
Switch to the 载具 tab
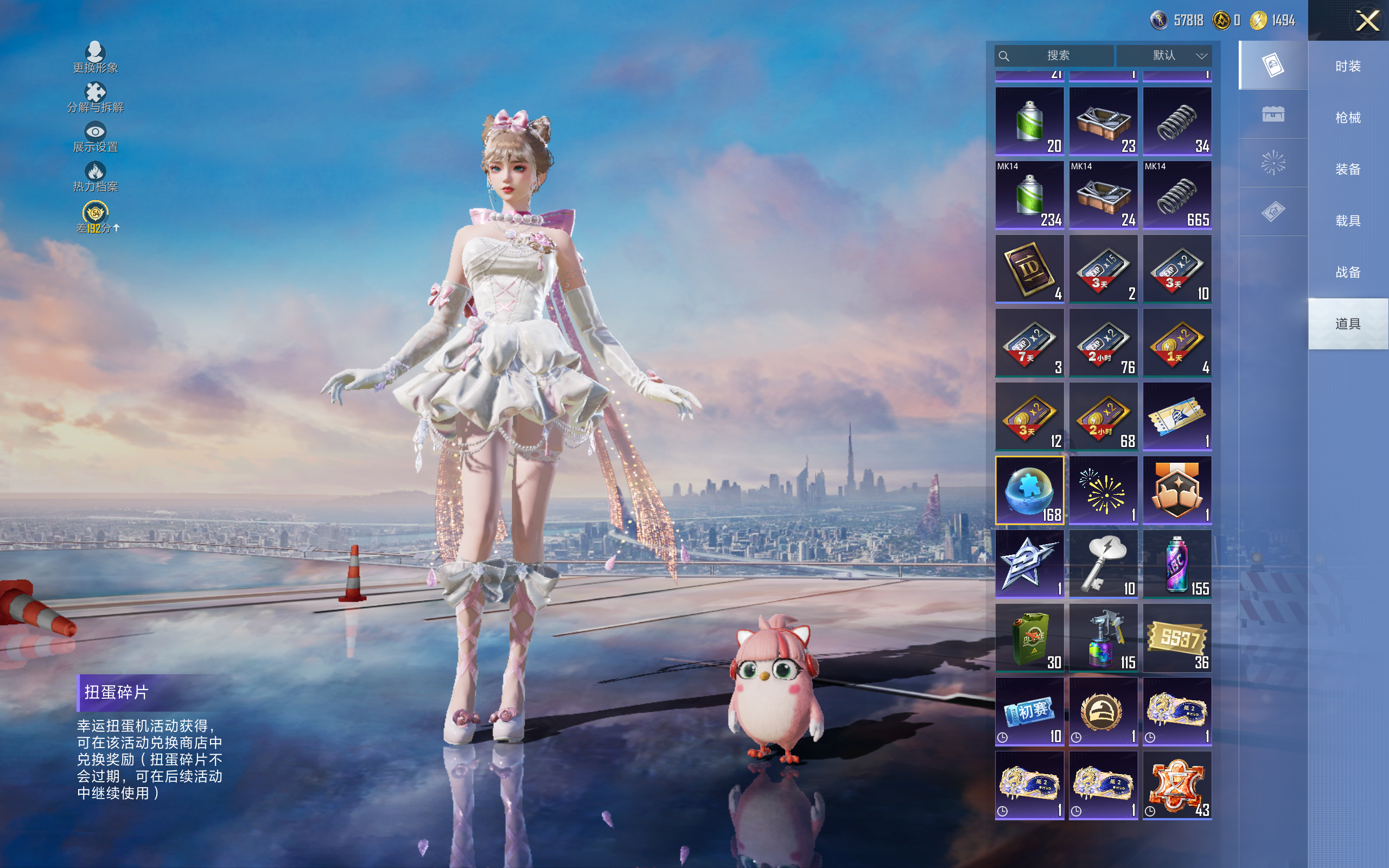point(1347,221)
